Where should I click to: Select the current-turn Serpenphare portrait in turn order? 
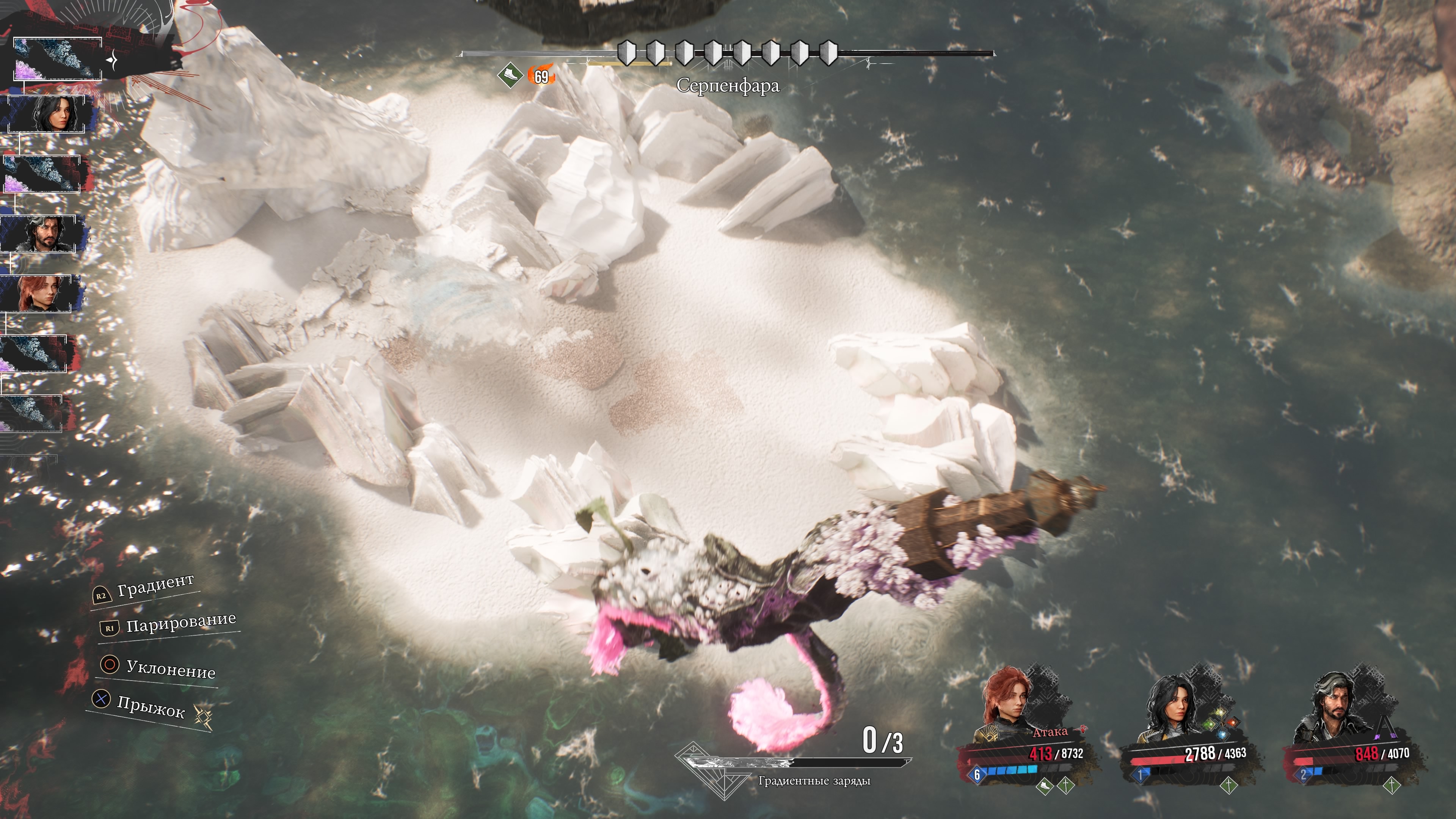pyautogui.click(x=56, y=59)
